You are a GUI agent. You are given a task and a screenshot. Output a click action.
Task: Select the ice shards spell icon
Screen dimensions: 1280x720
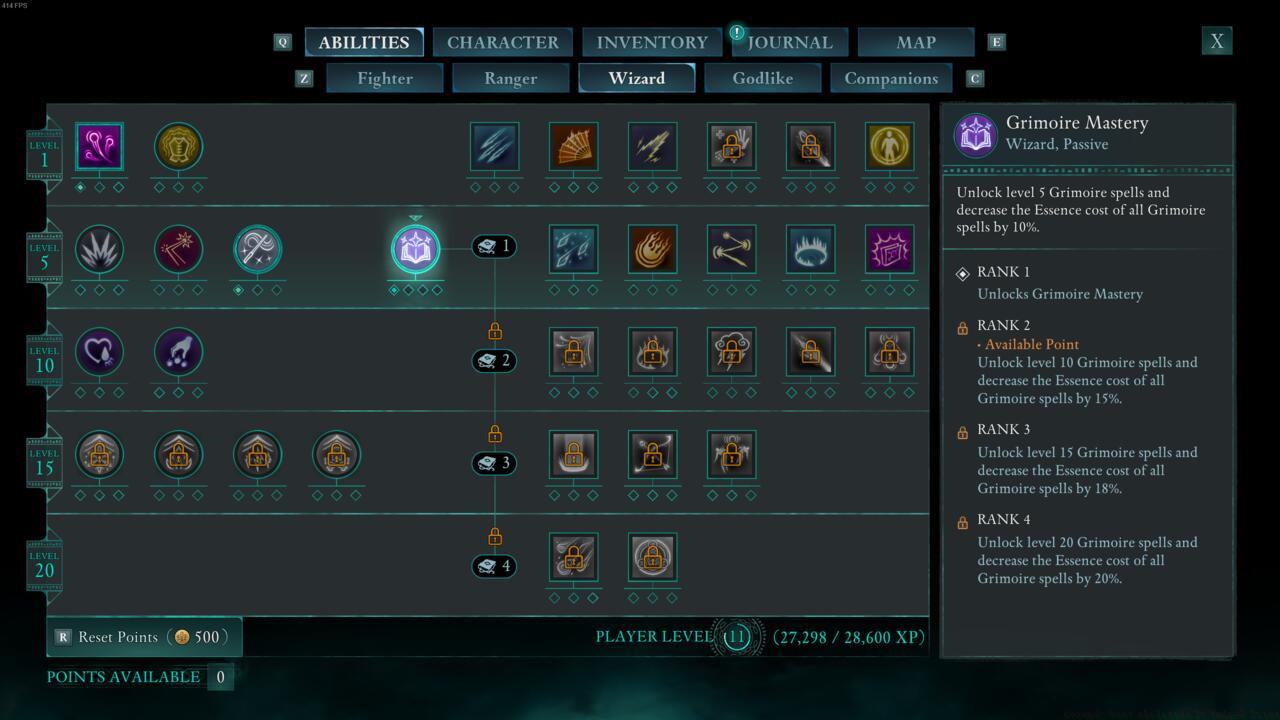(573, 249)
